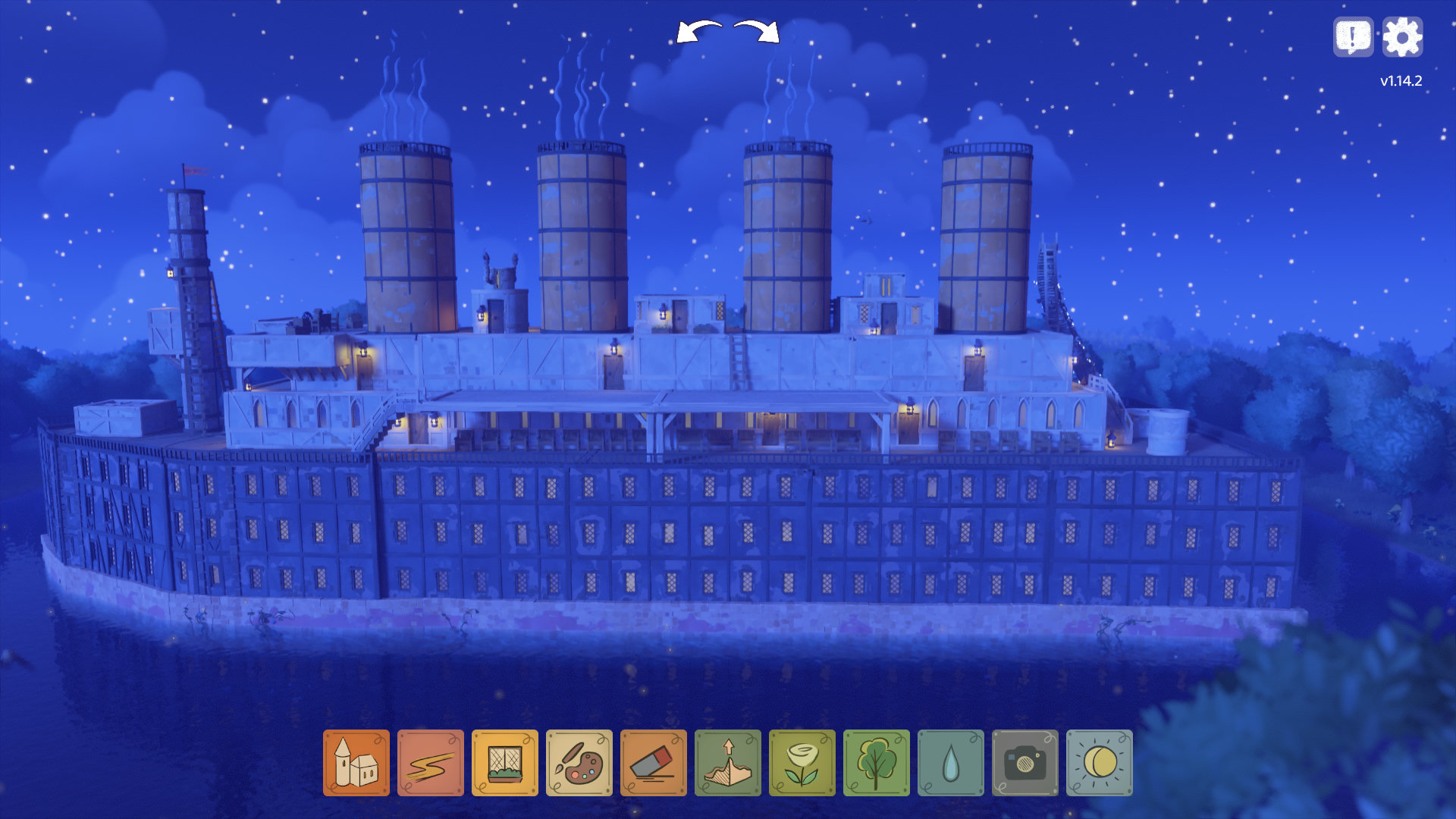The width and height of the screenshot is (1456, 819).
Task: Open the gear settings menu
Action: coord(1402,37)
